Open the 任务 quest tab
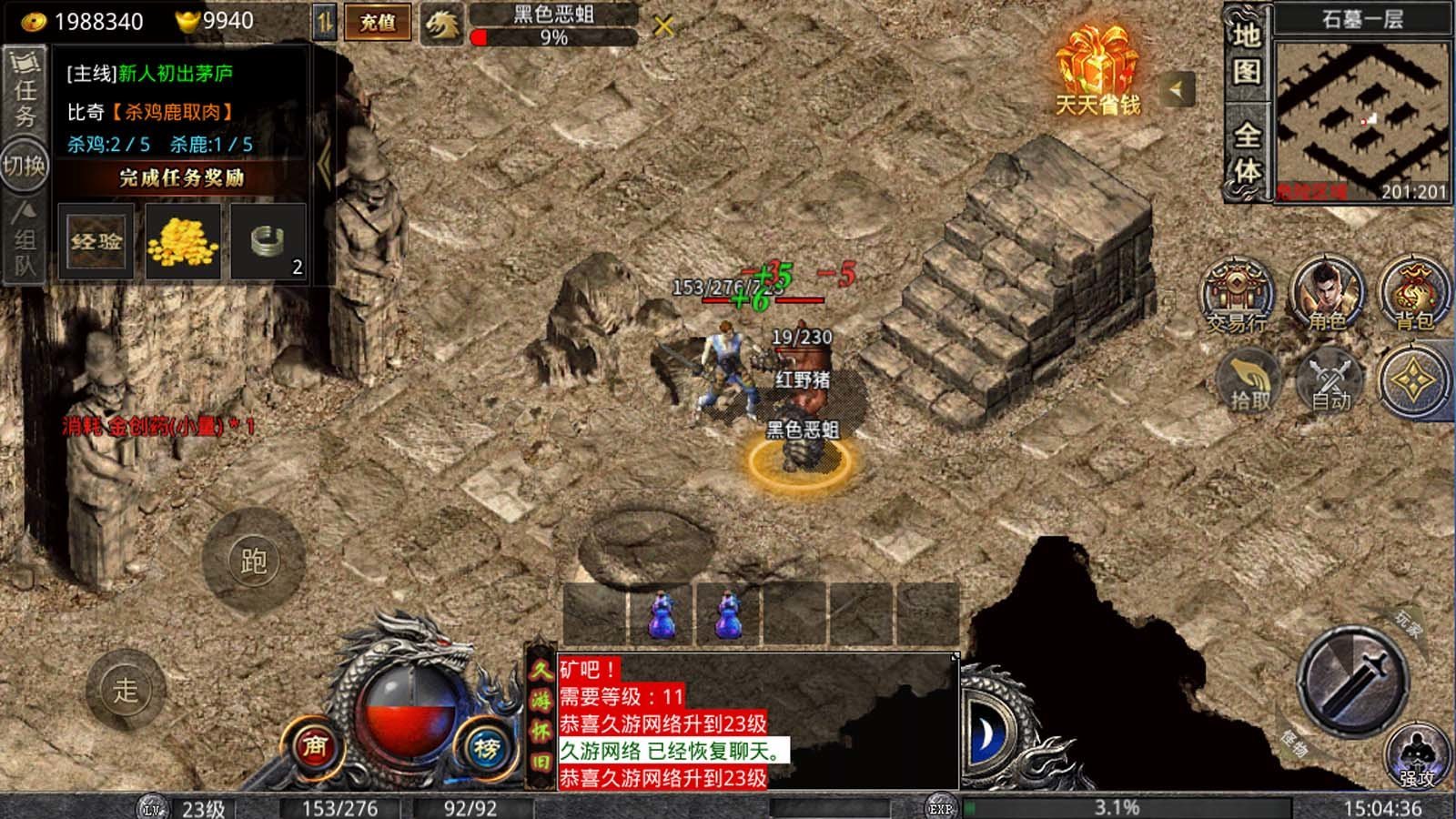Viewport: 1456px width, 819px height. click(x=25, y=91)
